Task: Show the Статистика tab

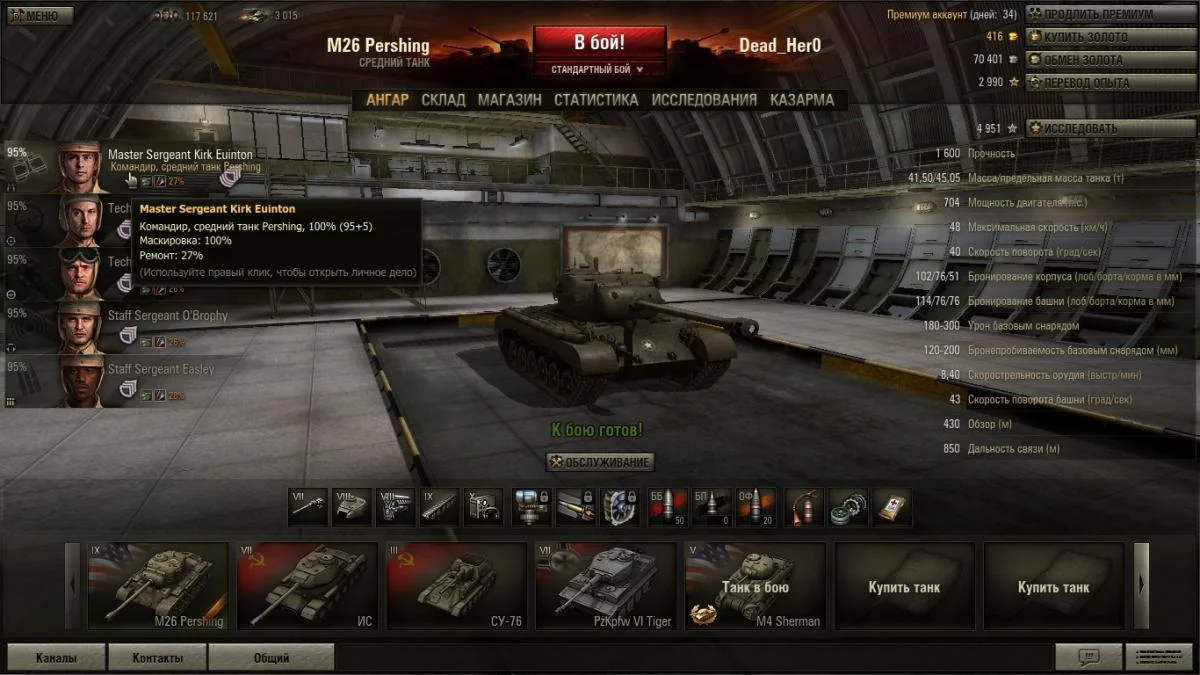Action: coord(596,100)
